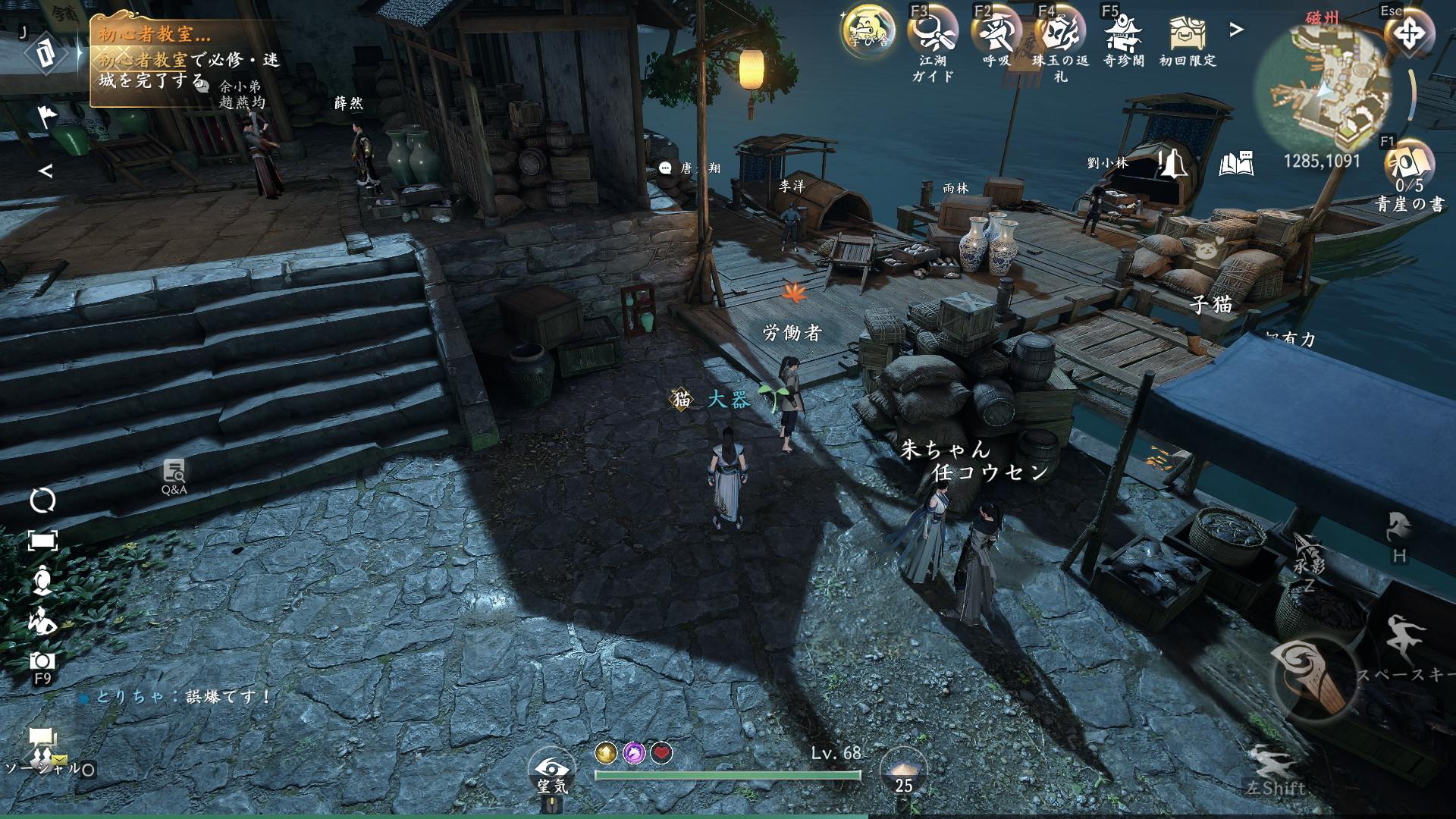Click the flag icon on left edge
This screenshot has height=819, width=1456.
(x=45, y=118)
